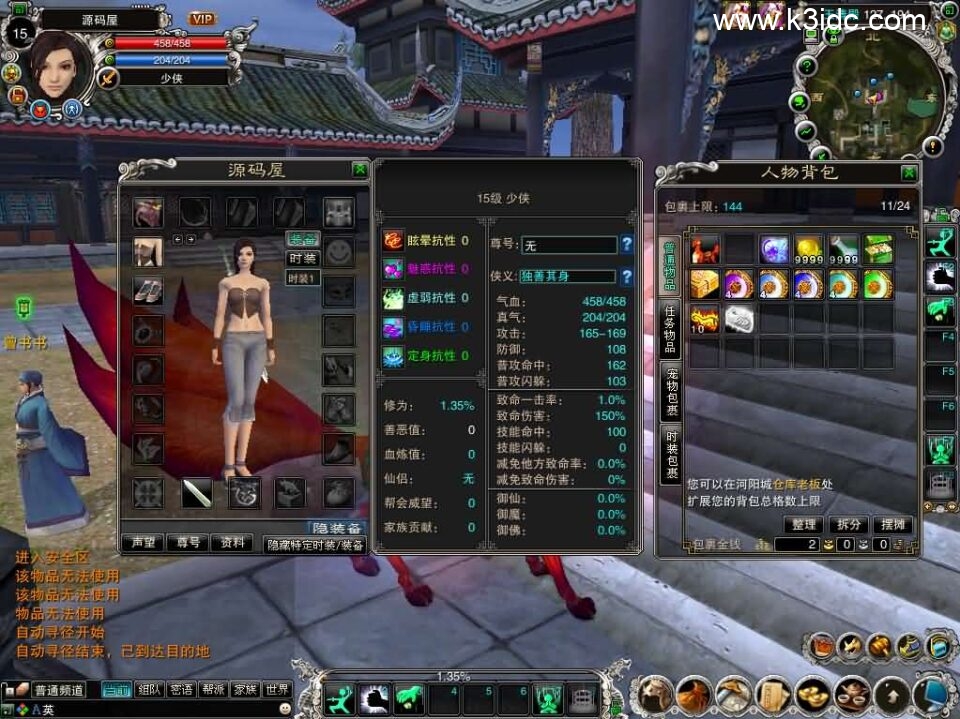Screen dimensions: 960x719
Task: Sort the bag with 整理 button
Action: 803,524
